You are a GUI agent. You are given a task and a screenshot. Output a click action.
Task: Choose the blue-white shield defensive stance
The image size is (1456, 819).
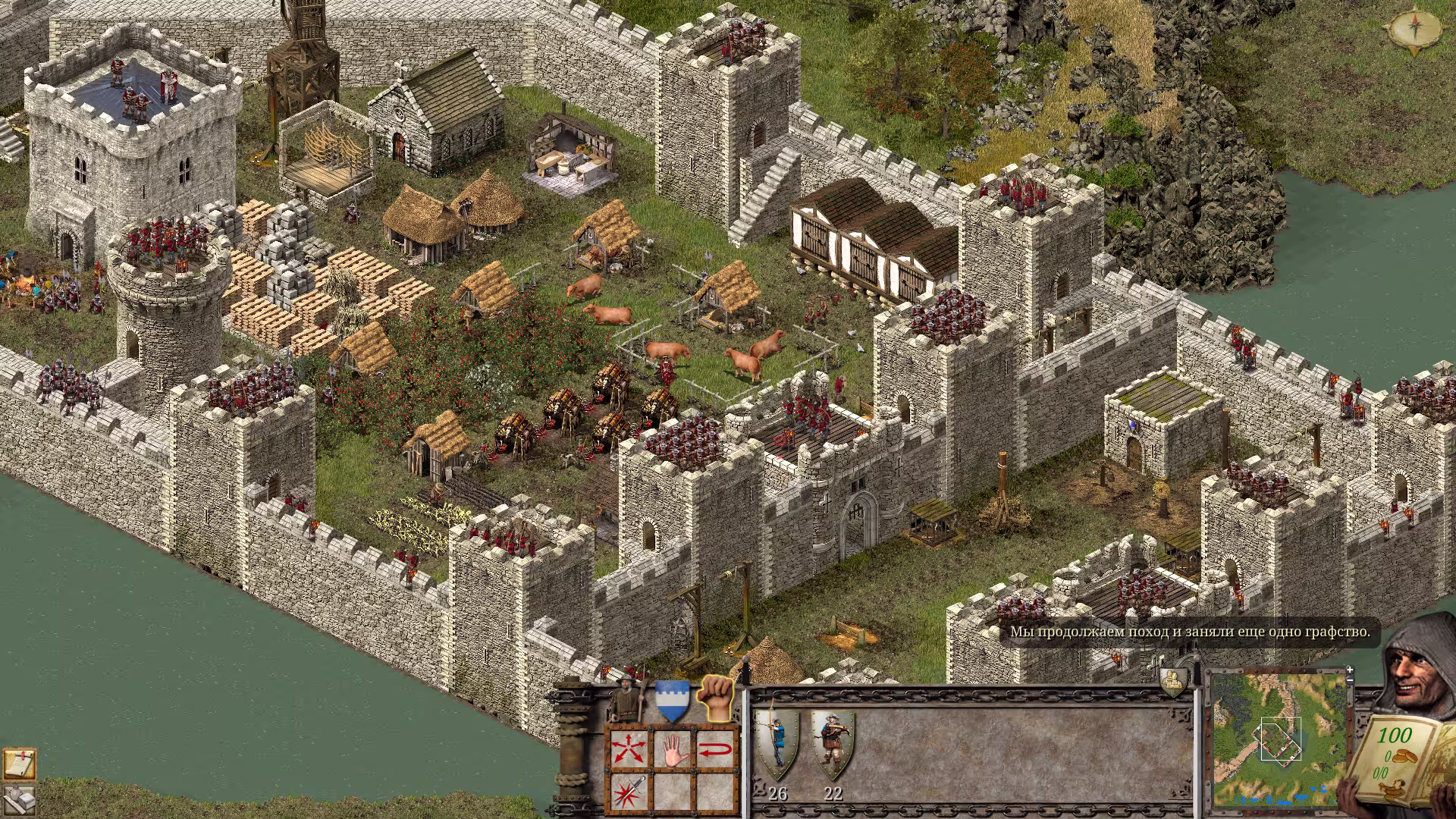click(x=672, y=701)
